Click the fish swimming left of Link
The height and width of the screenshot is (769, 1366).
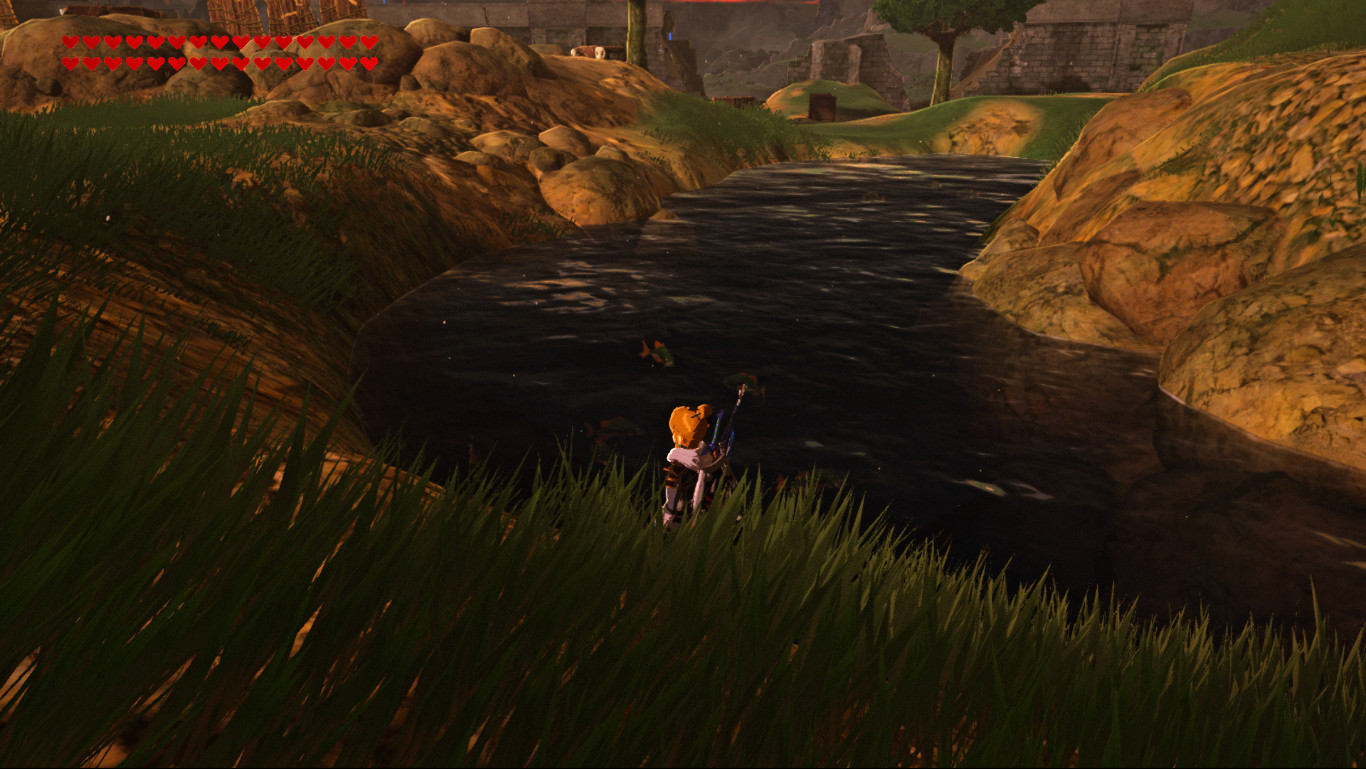click(x=612, y=428)
